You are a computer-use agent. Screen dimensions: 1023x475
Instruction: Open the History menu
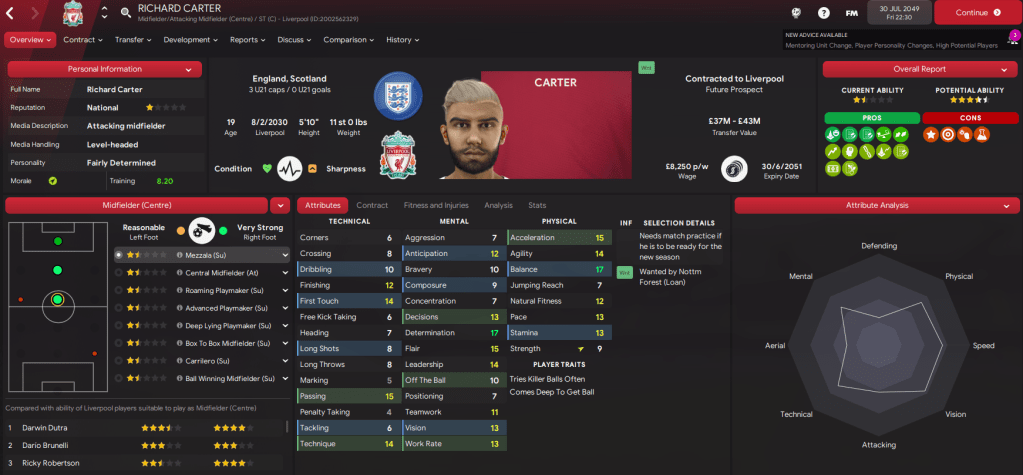tap(403, 40)
